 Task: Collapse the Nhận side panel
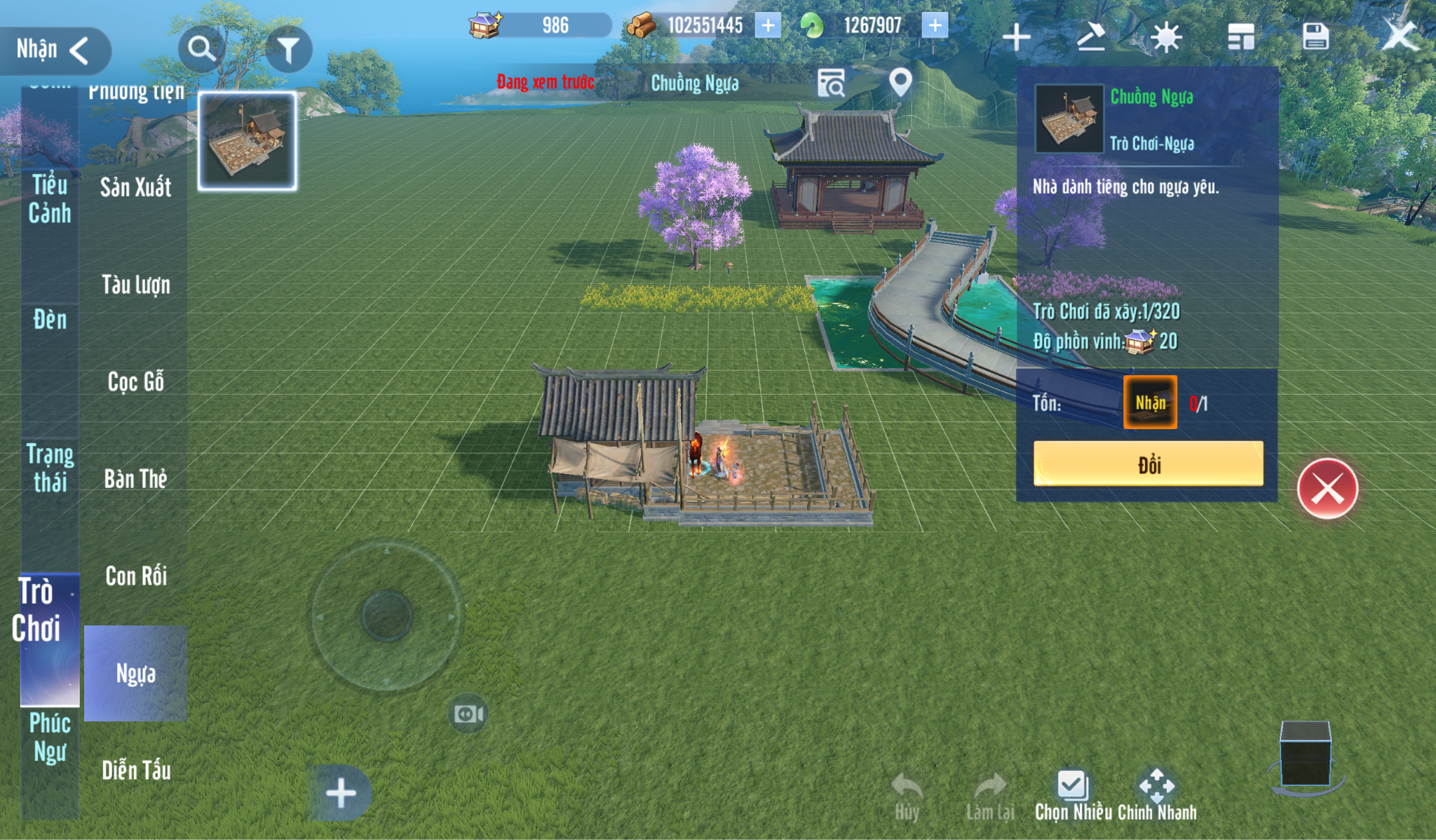click(x=55, y=50)
